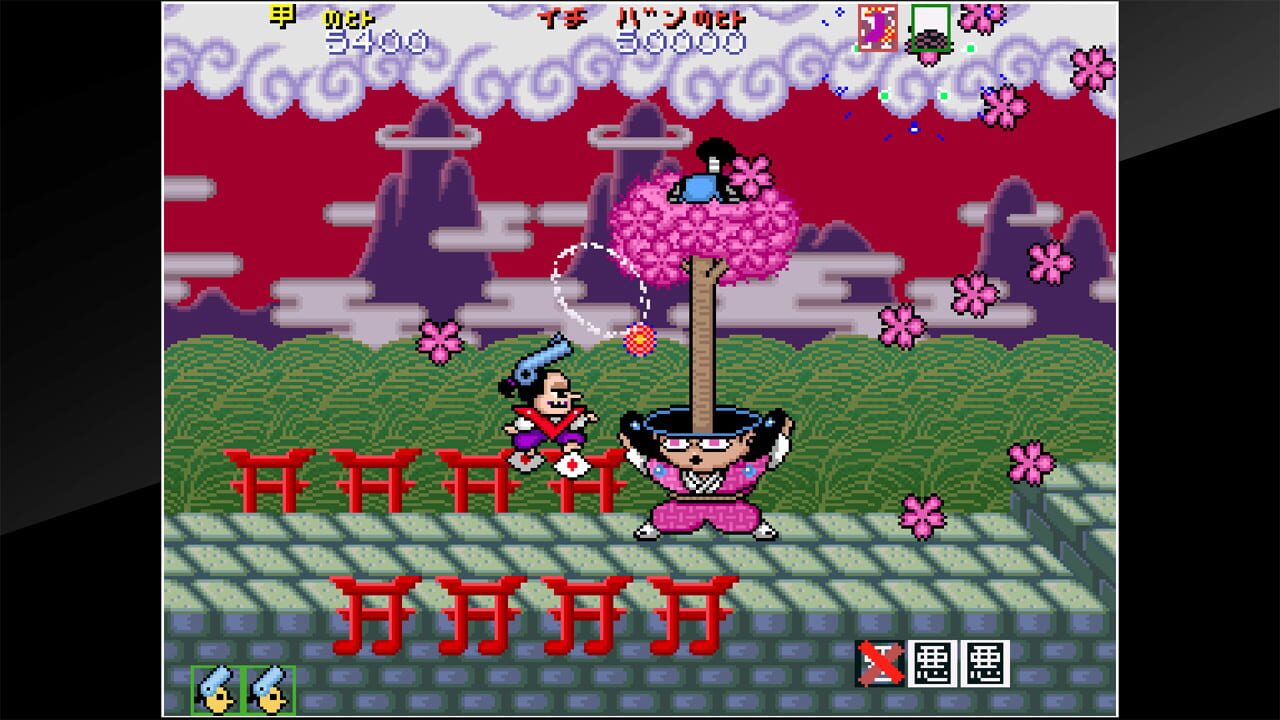Click the first 悪 enemy tile icon

point(932,664)
